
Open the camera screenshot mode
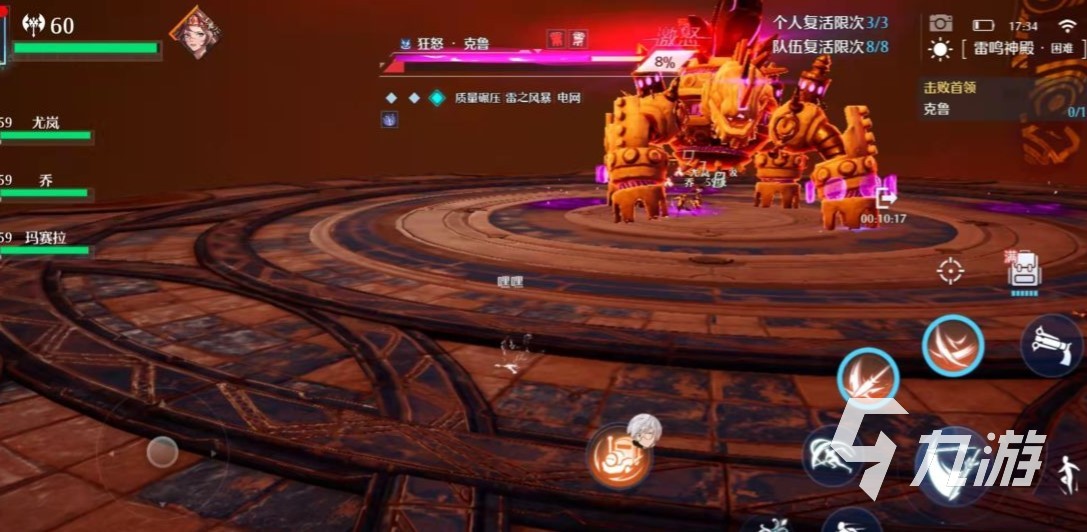(x=940, y=23)
